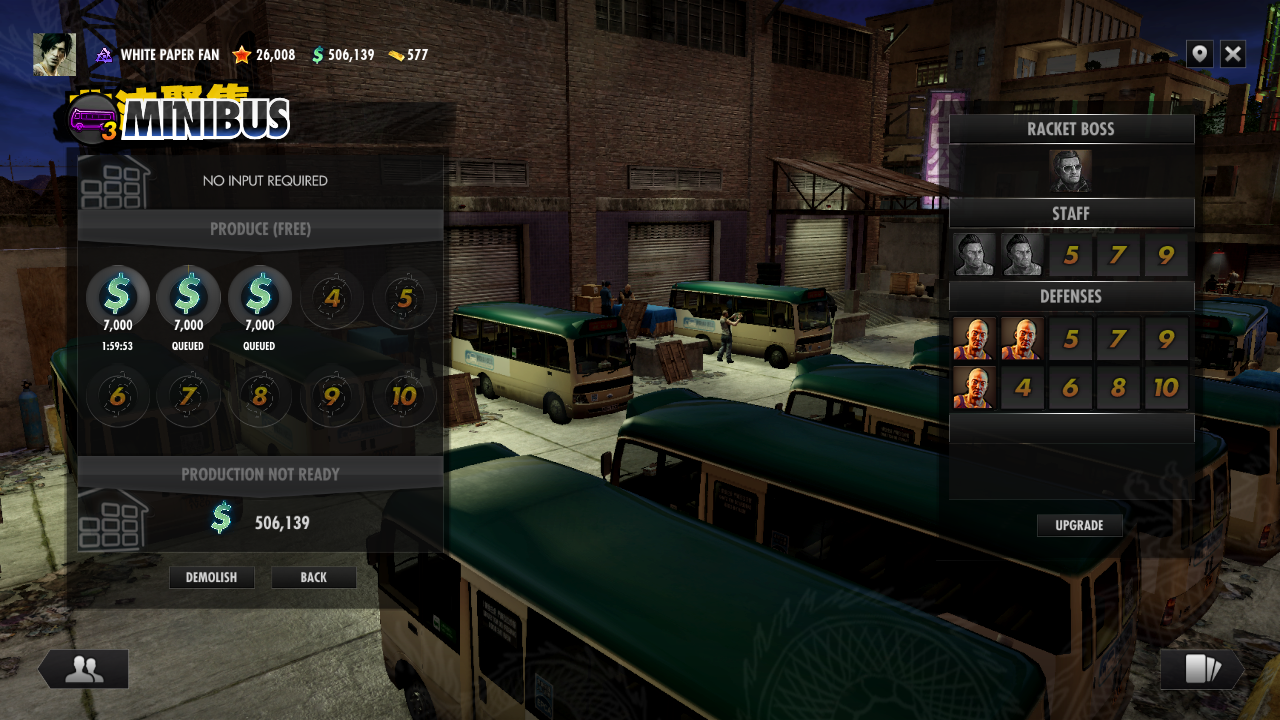The image size is (1280, 720).
Task: Open the map location pin button
Action: pos(1200,54)
